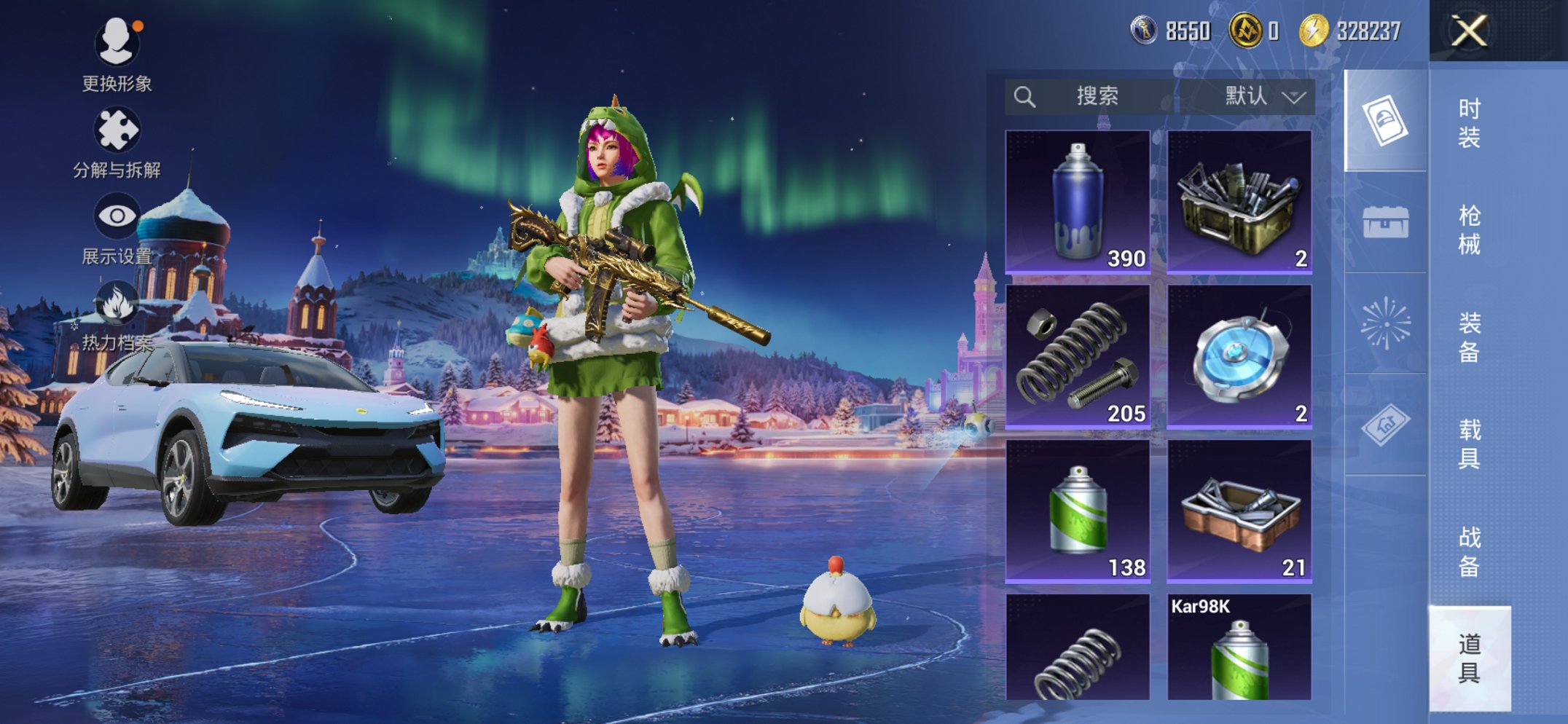Image resolution: width=1568 pixels, height=724 pixels.
Task: Open the treasure chest sub-category
Action: [1385, 222]
